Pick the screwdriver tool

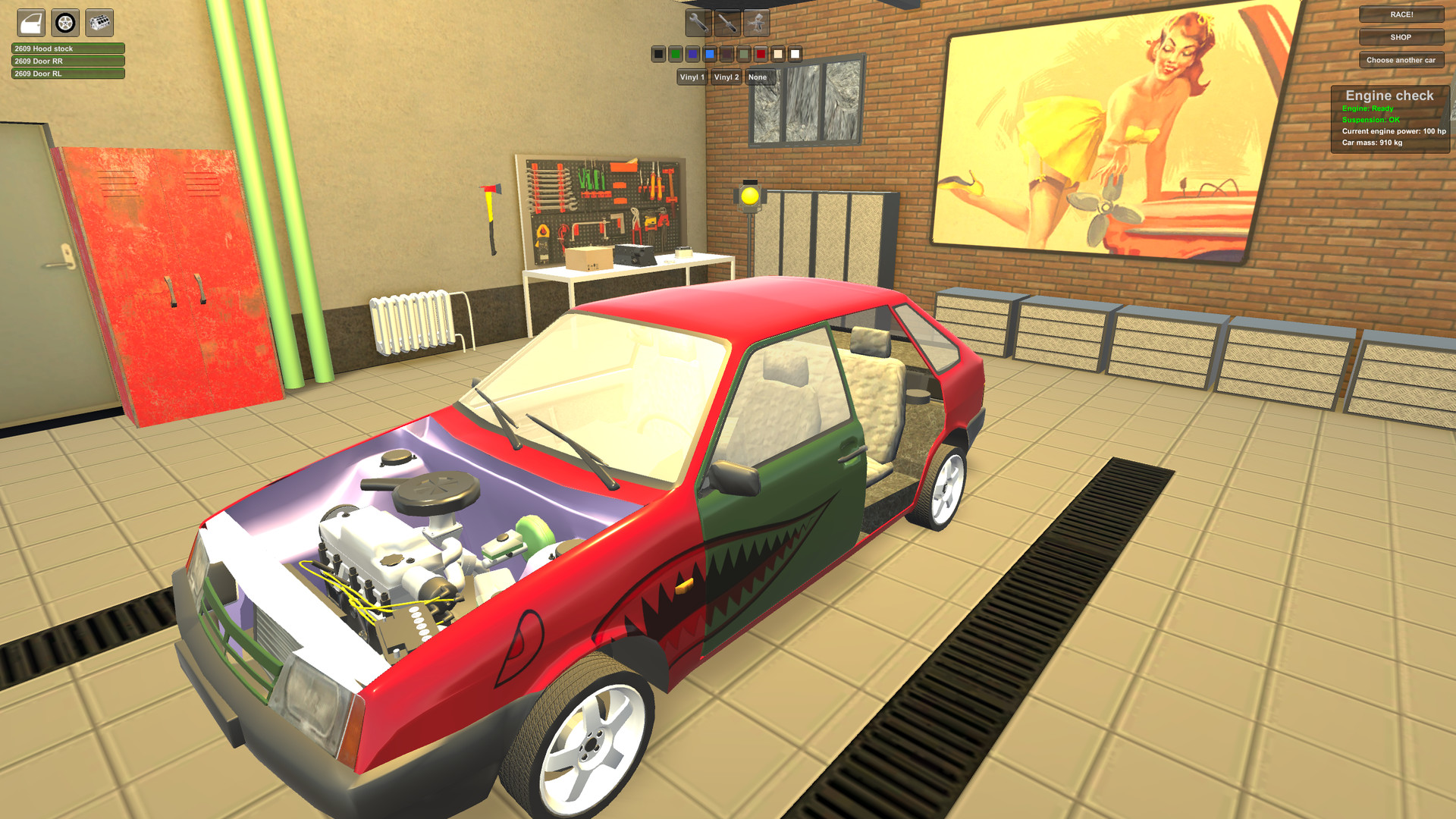[x=727, y=23]
